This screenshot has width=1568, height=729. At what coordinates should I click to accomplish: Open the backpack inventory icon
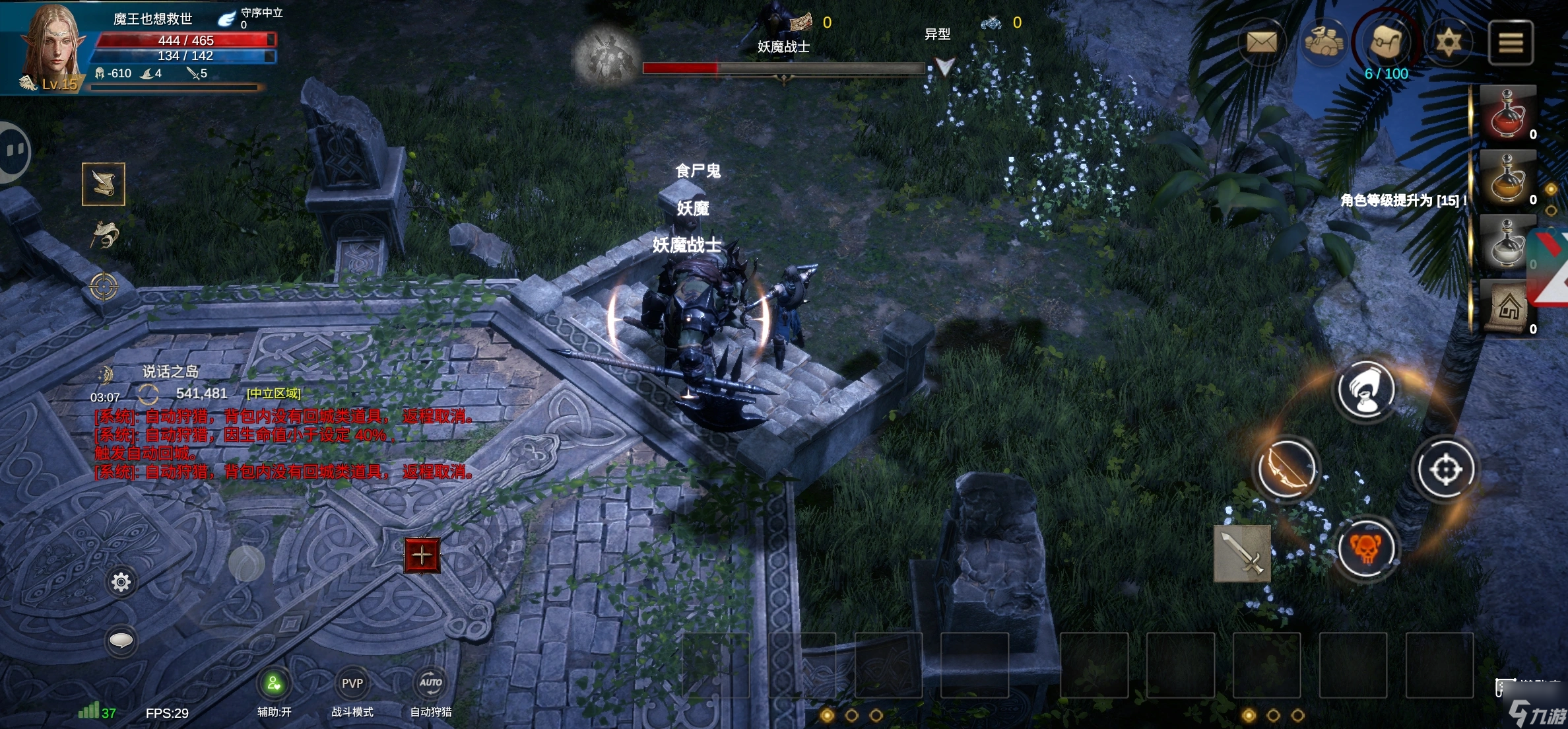1386,42
